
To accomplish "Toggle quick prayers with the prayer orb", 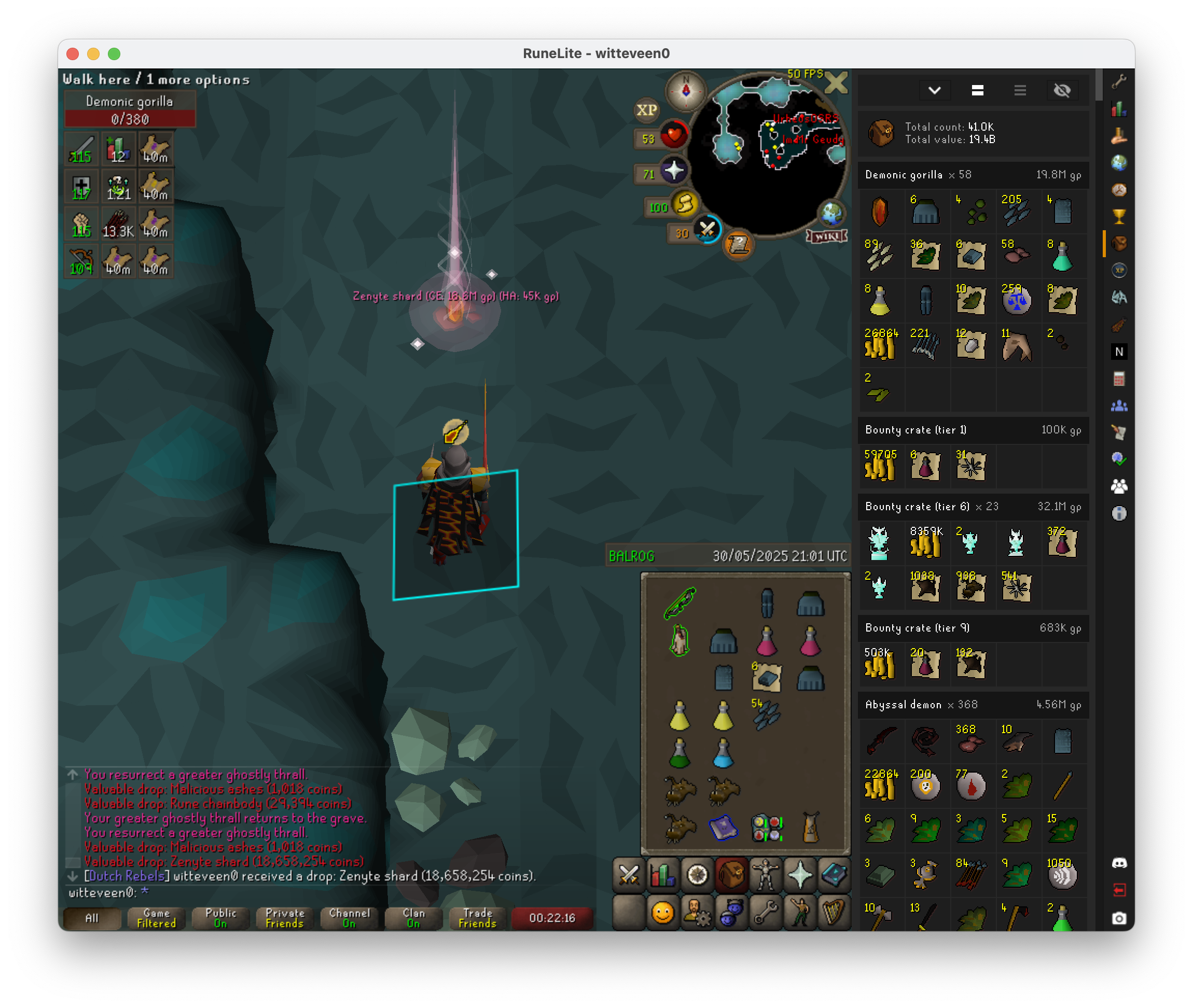I will 674,170.
